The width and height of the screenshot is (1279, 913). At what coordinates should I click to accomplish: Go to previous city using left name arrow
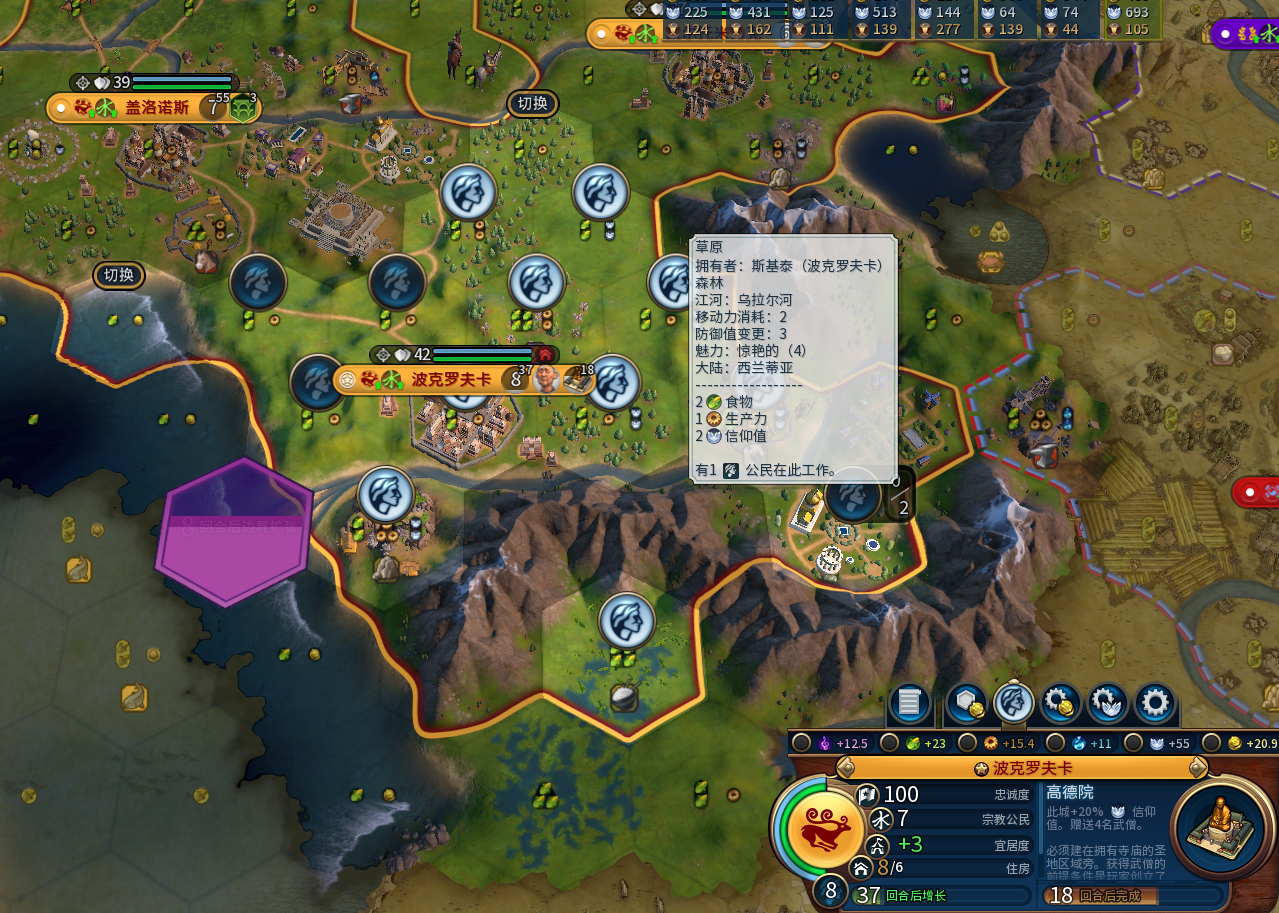pyautogui.click(x=845, y=768)
